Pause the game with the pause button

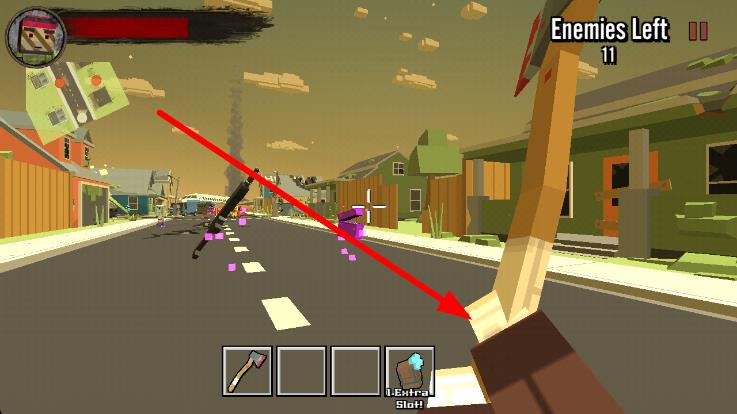pos(698,31)
